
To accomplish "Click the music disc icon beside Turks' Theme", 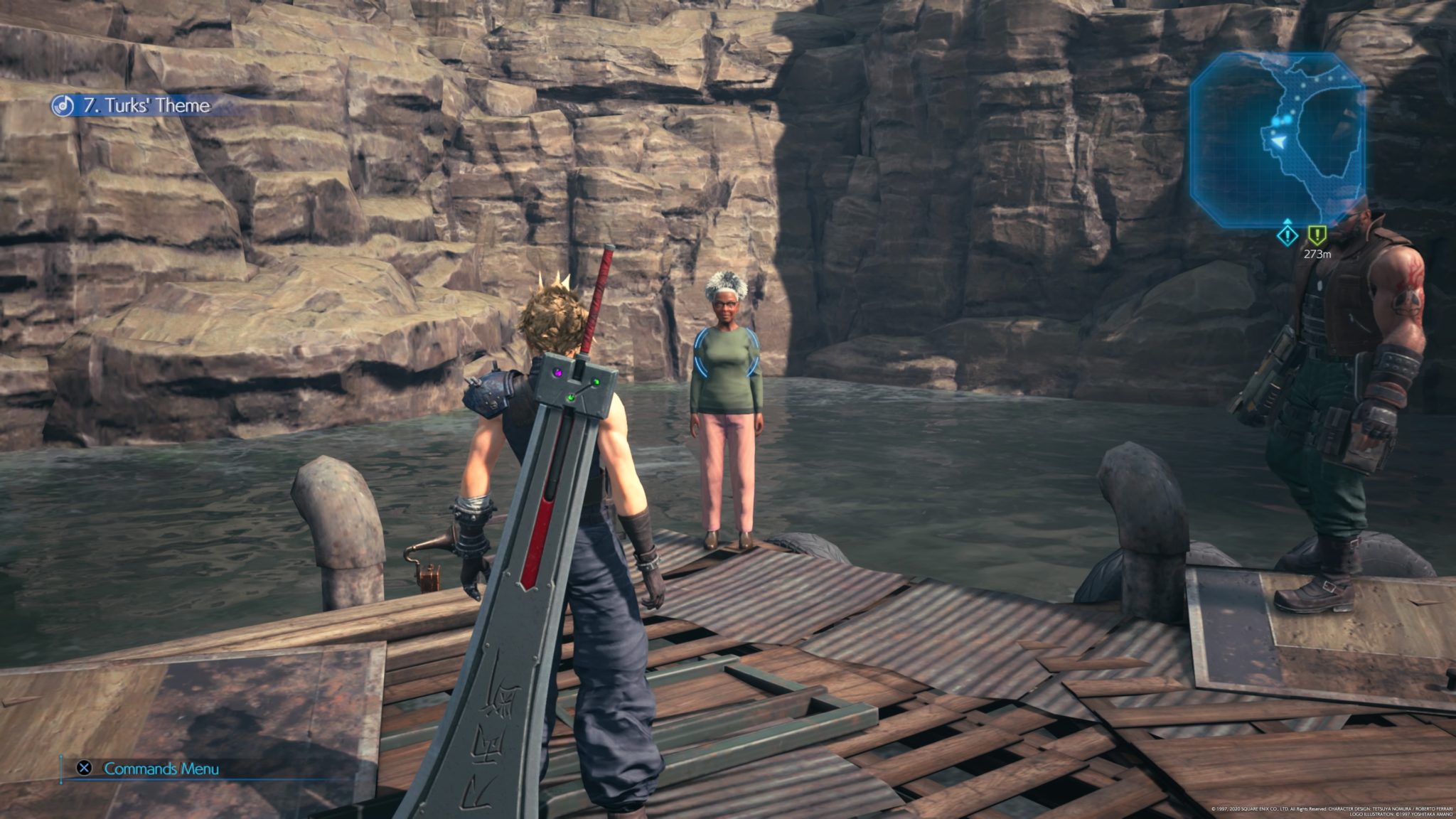I will [63, 105].
